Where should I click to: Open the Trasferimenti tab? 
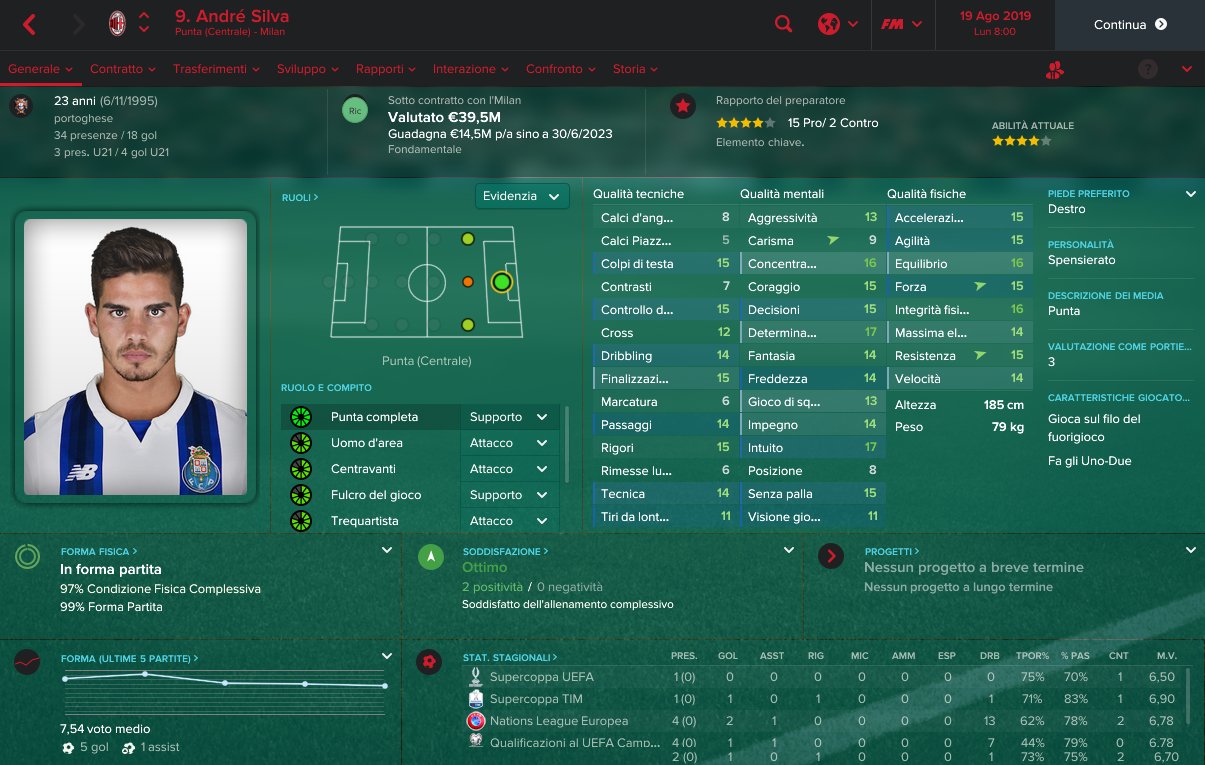(x=215, y=69)
